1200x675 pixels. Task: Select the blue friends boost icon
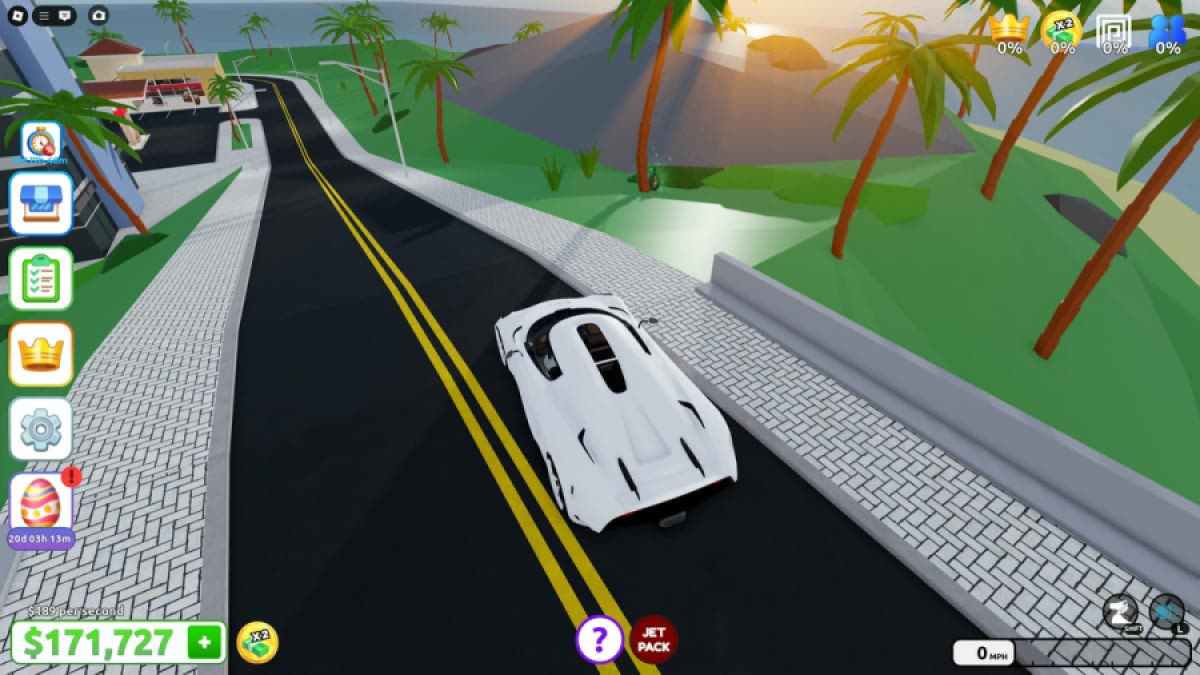click(1167, 31)
